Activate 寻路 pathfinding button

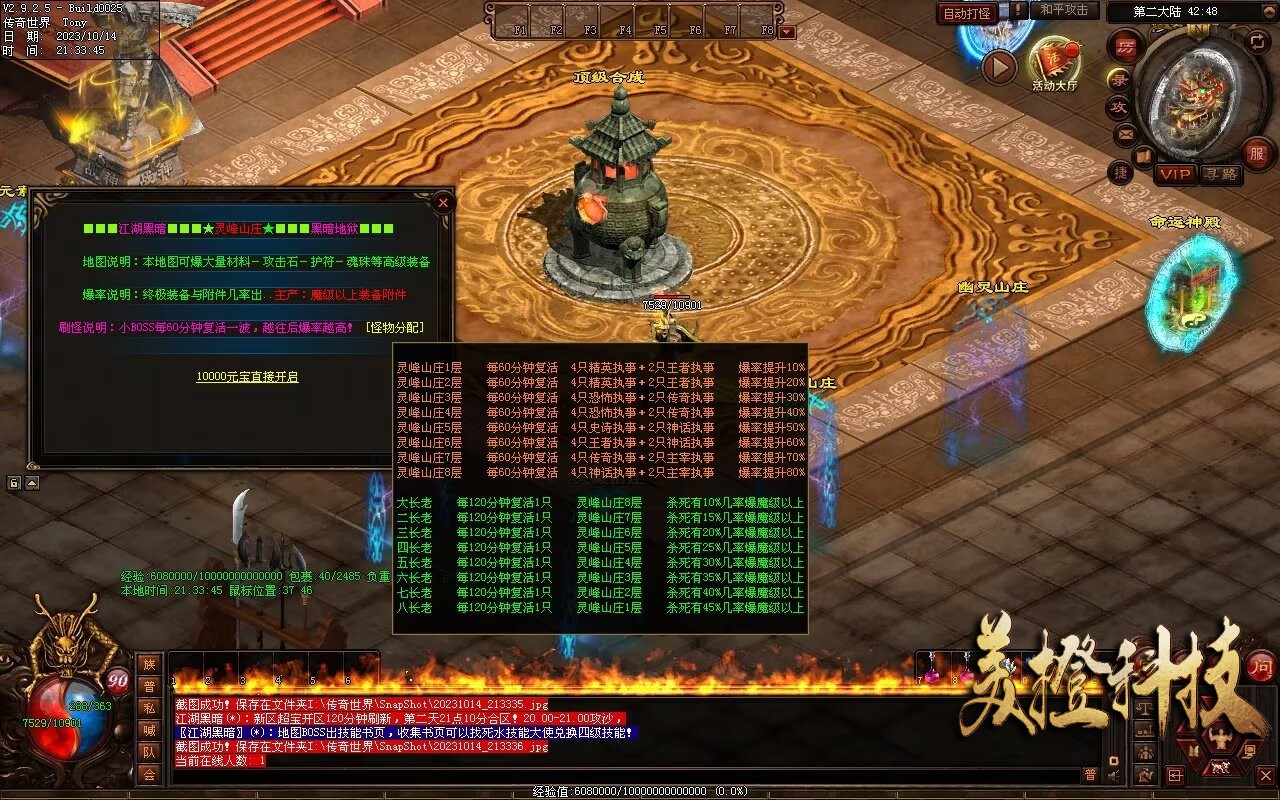pos(1221,174)
